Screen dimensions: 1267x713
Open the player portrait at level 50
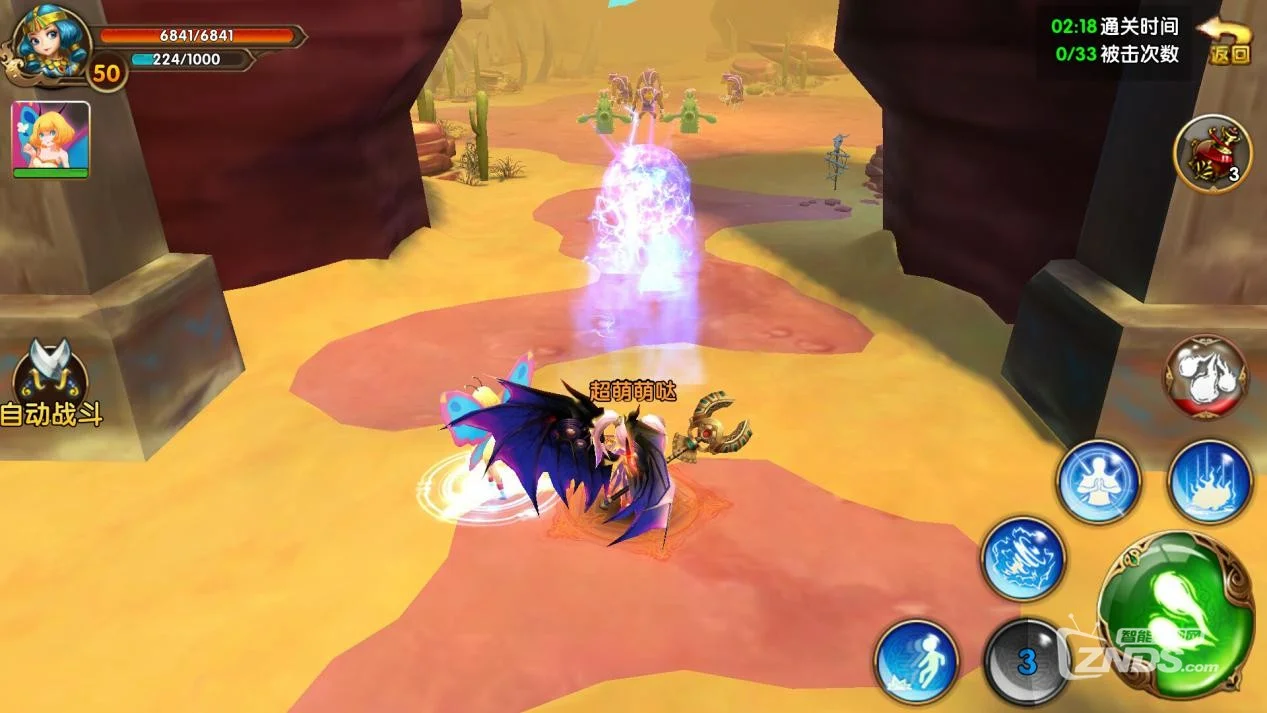(50, 43)
